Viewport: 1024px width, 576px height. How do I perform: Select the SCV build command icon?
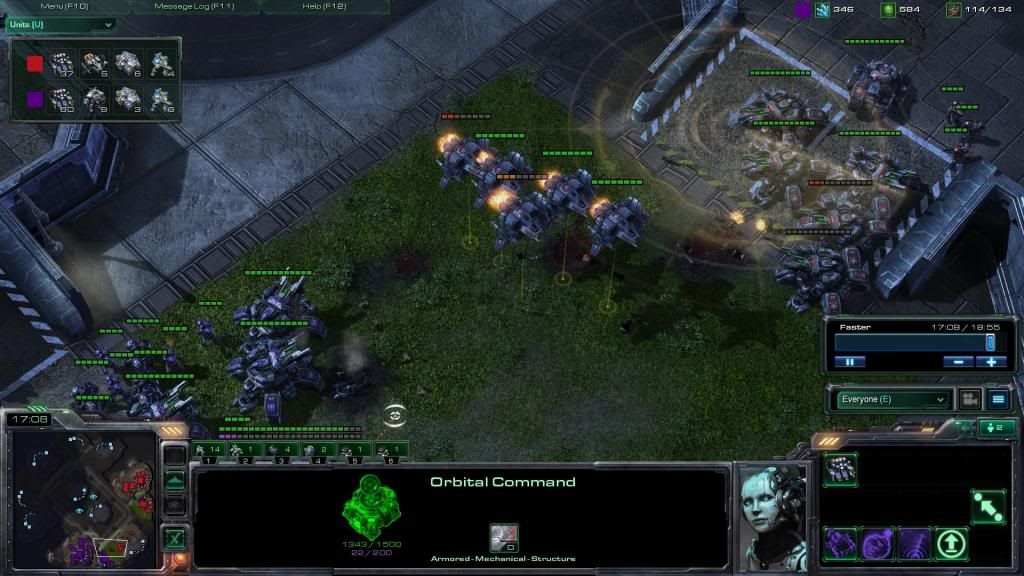point(840,469)
